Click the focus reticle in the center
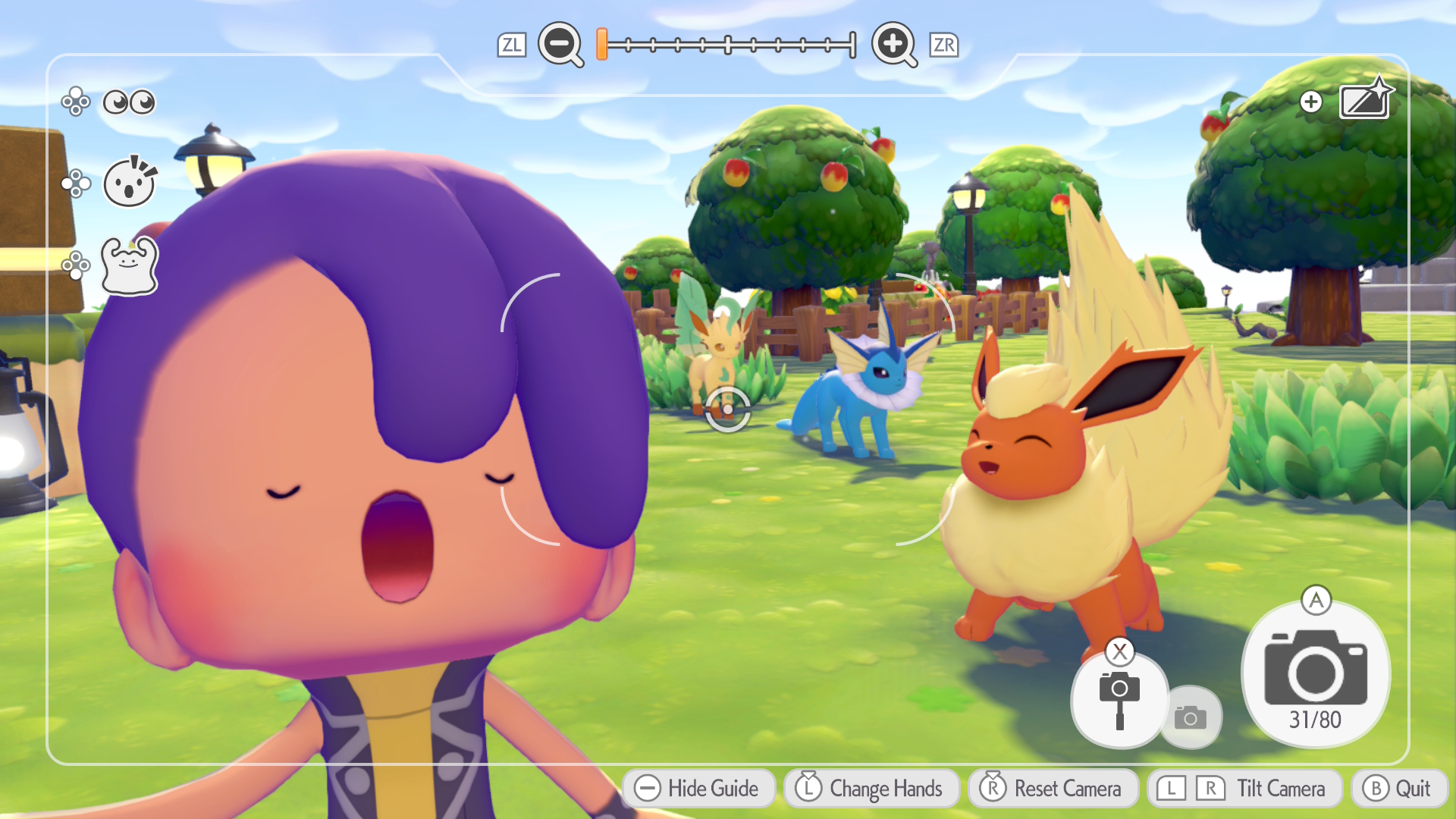The height and width of the screenshot is (819, 1456). (727, 409)
